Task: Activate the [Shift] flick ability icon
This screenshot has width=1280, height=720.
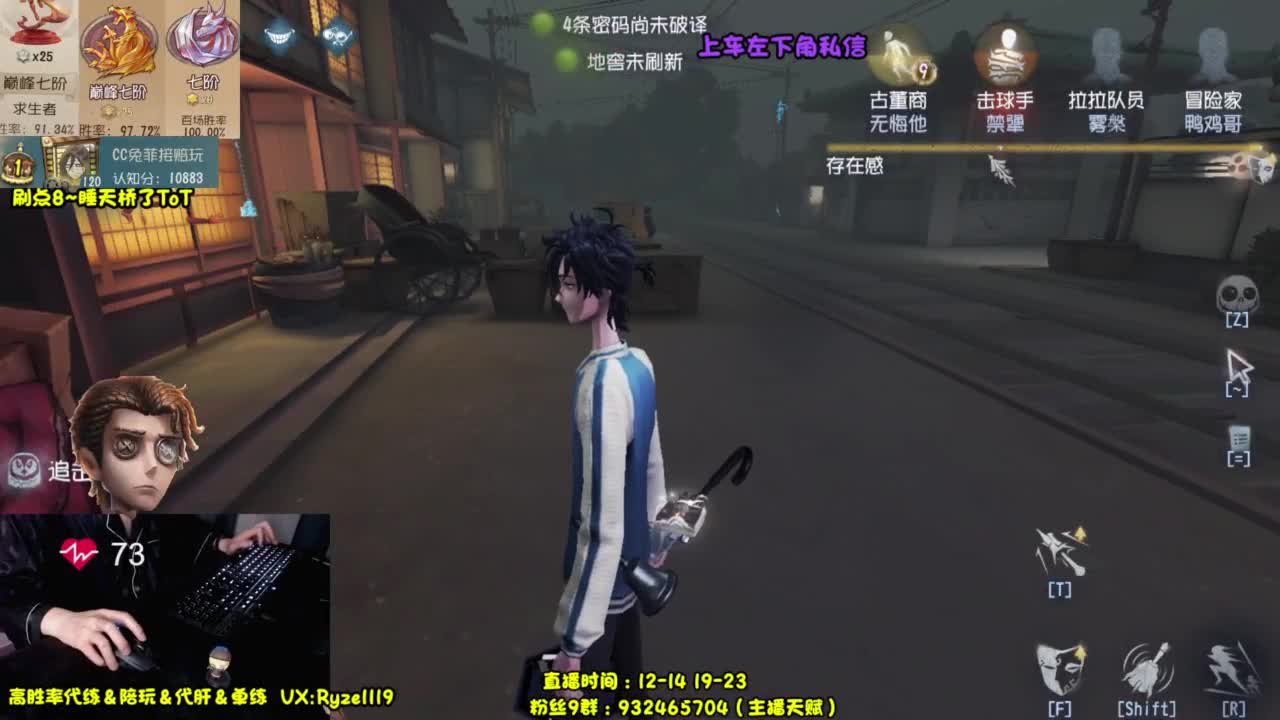Action: (1148, 665)
